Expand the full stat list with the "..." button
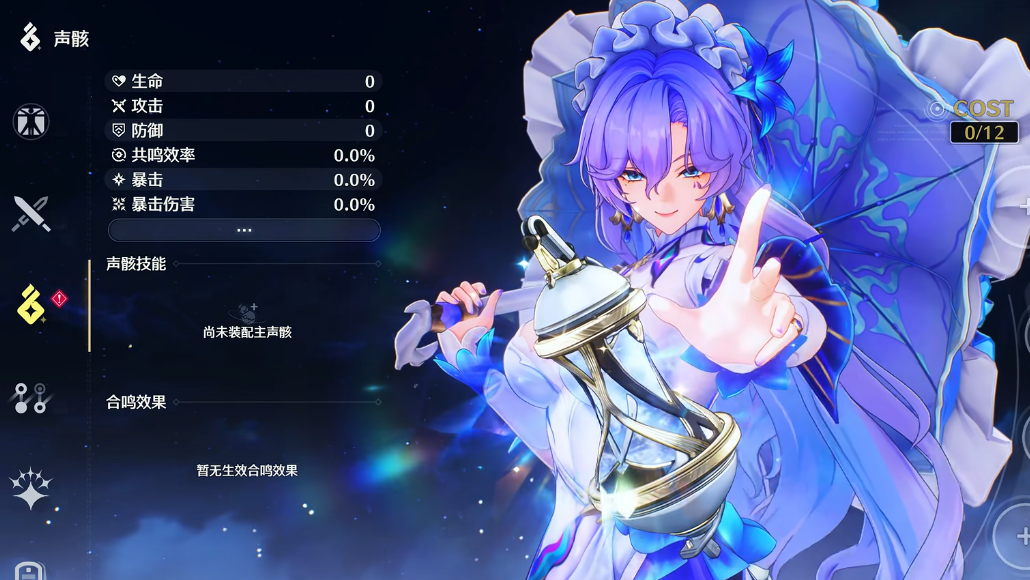Screen dimensions: 1030x580 coord(244,230)
